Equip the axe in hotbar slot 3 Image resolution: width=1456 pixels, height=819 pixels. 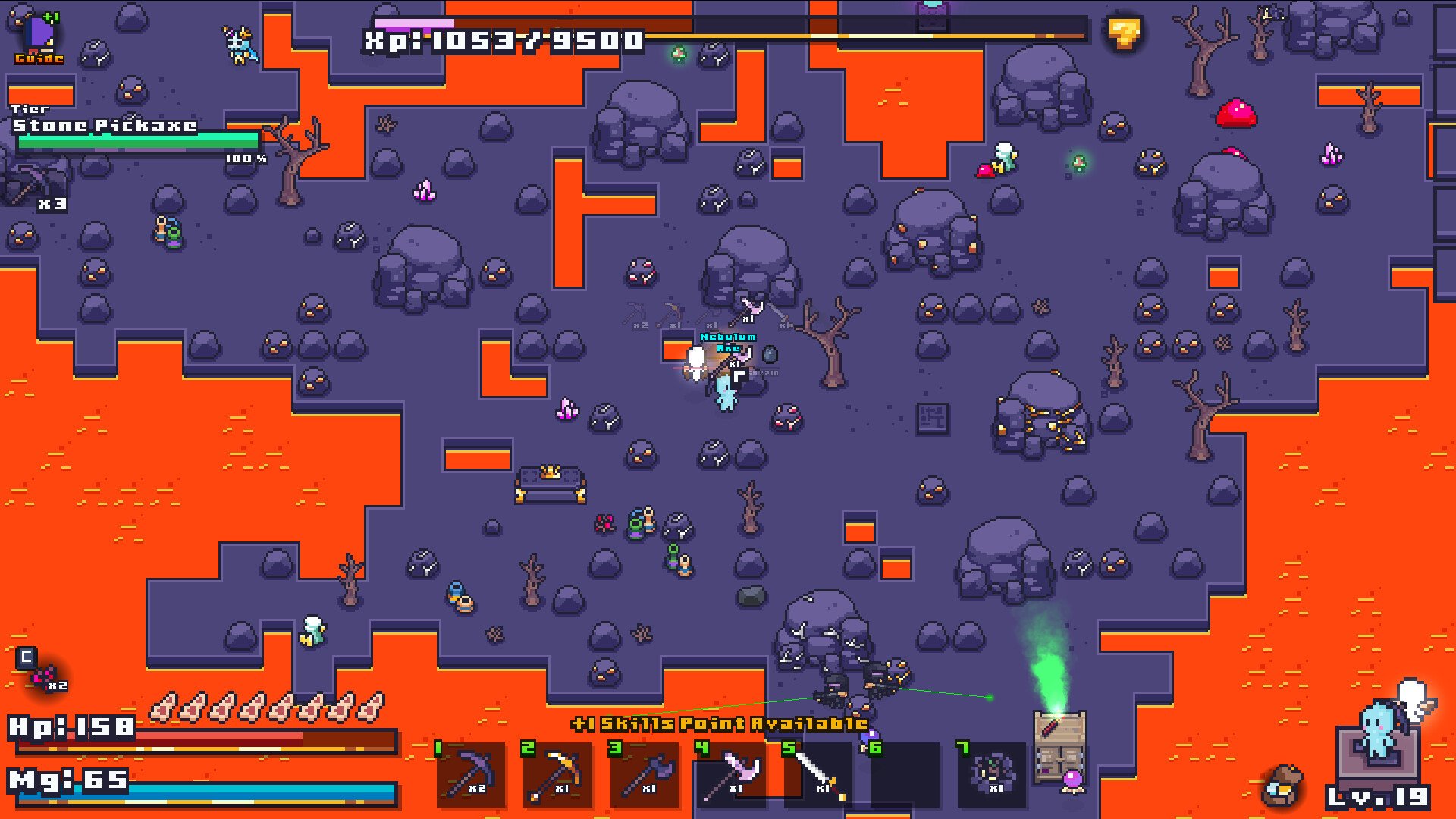[645, 774]
